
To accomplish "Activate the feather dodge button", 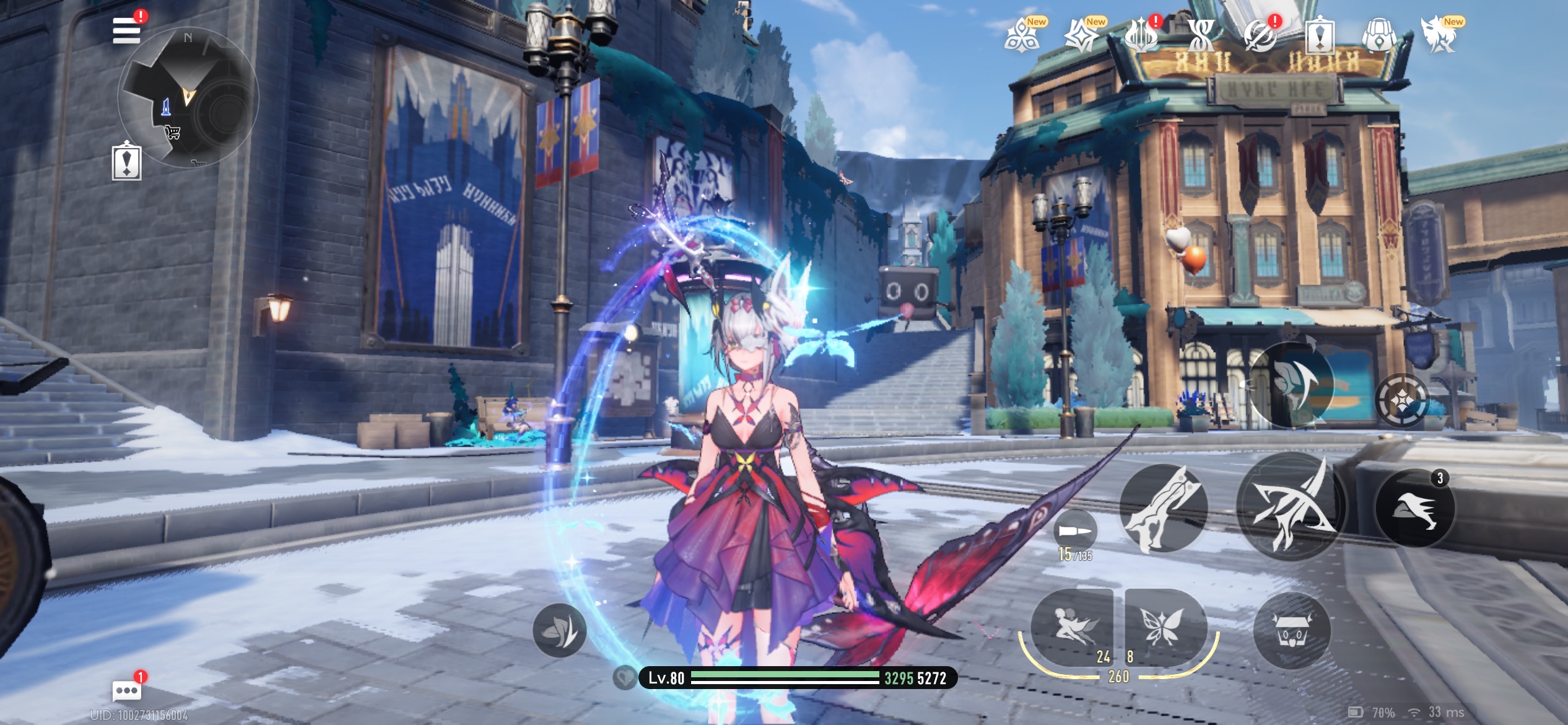I will click(x=1291, y=384).
